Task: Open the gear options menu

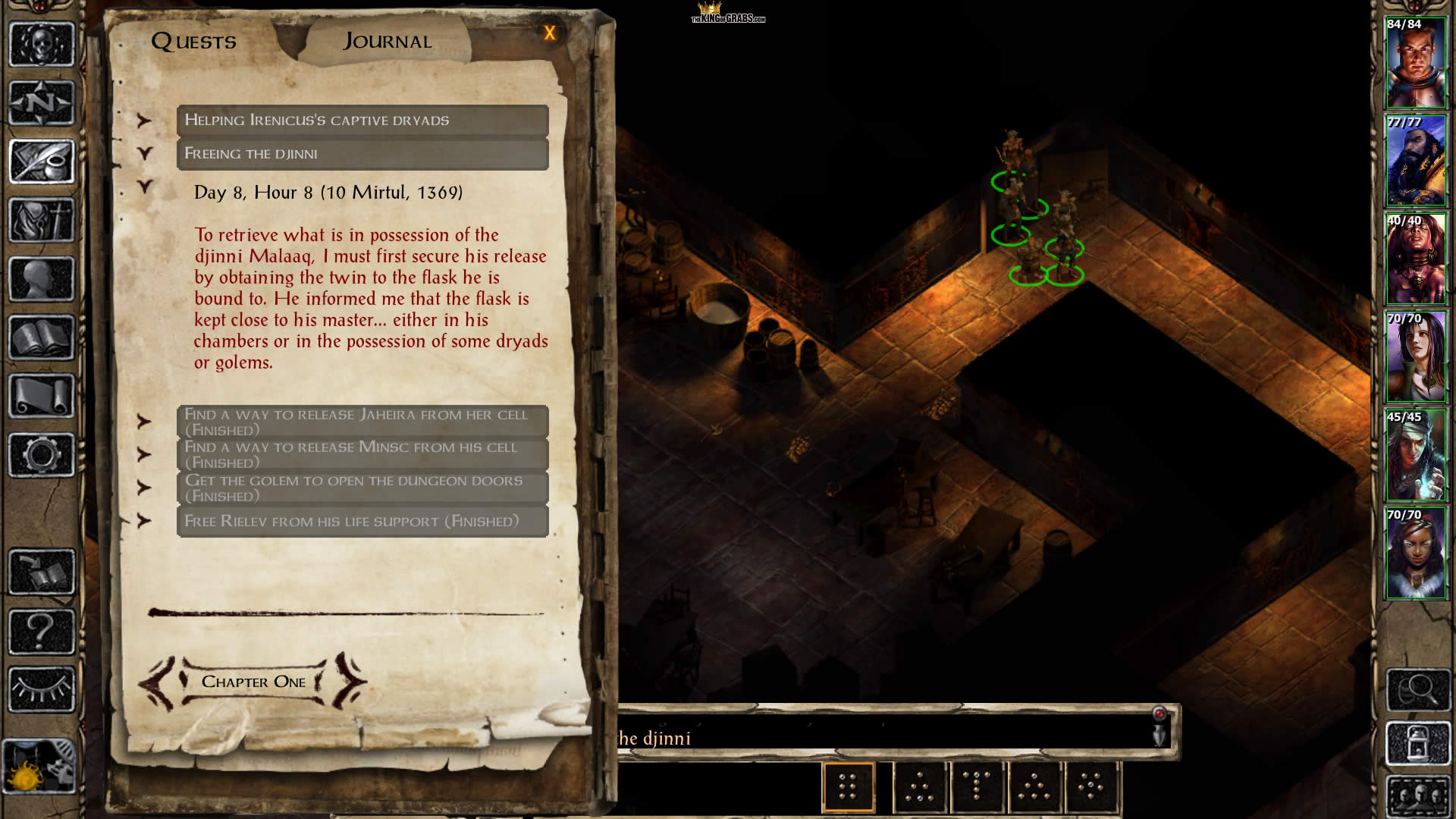Action: [x=42, y=455]
